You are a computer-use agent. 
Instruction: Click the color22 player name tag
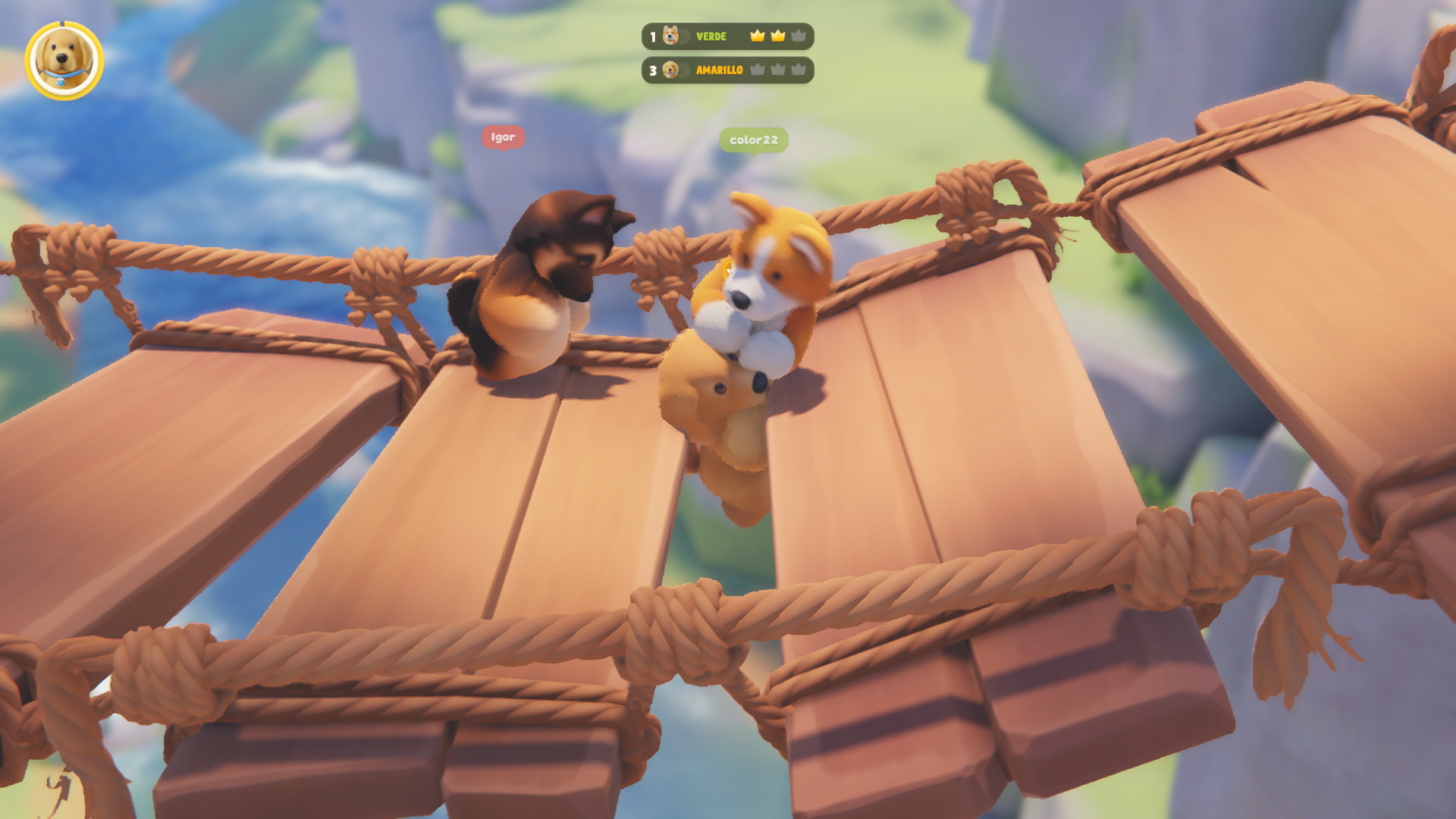753,140
